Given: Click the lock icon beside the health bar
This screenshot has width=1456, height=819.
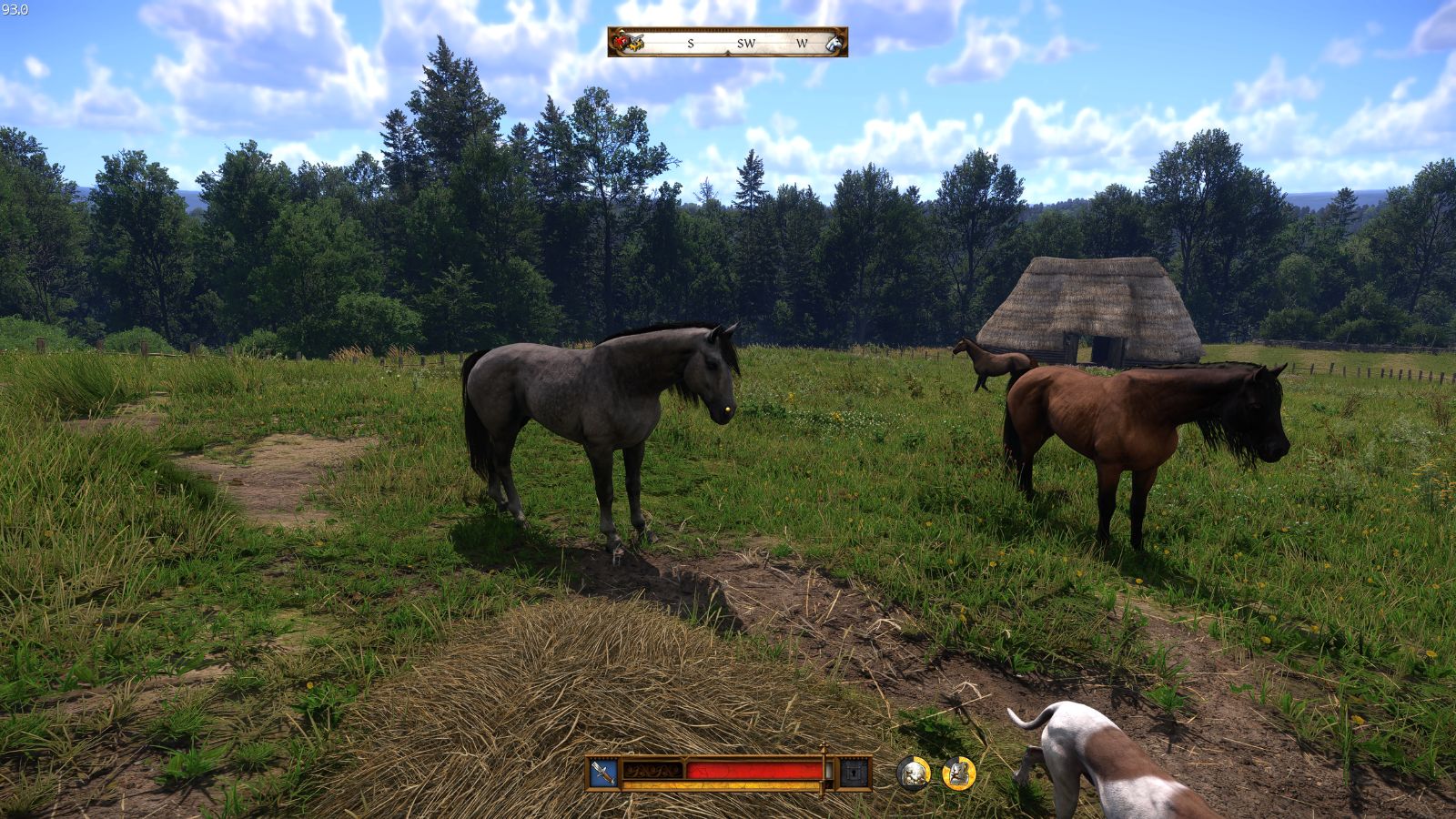Looking at the screenshot, I should point(853,772).
